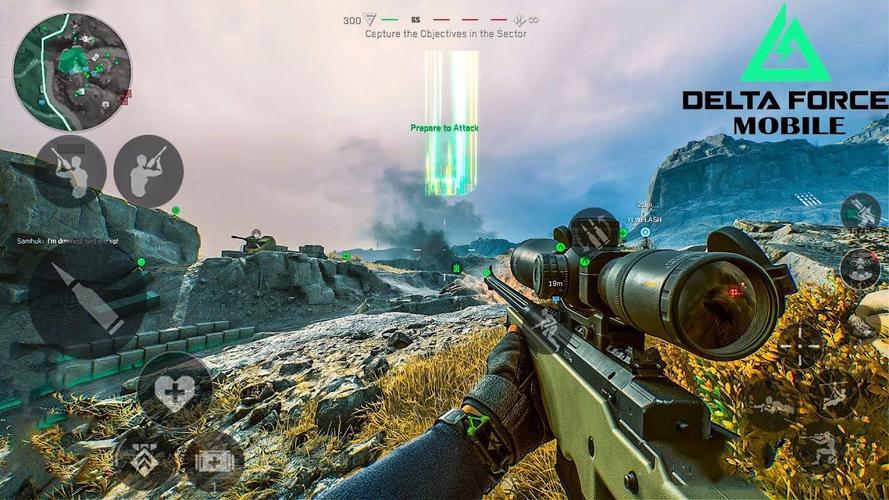The image size is (889, 500).
Task: Deploy the drone gadget button
Action: [x=859, y=267]
